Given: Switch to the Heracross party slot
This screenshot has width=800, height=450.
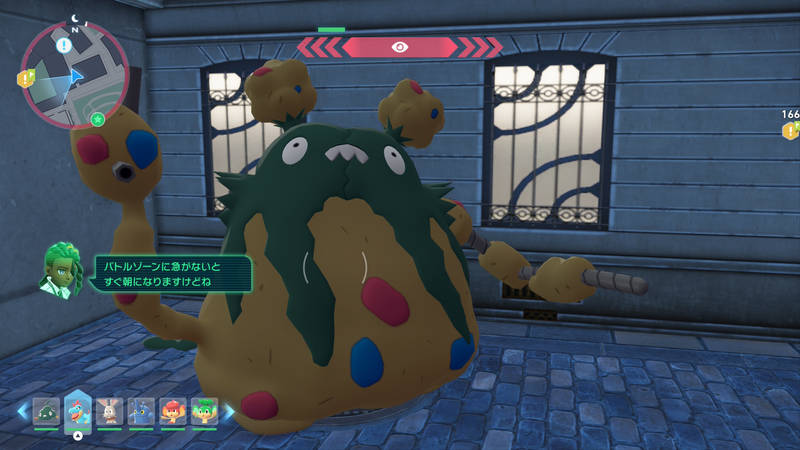Looking at the screenshot, I should [141, 411].
